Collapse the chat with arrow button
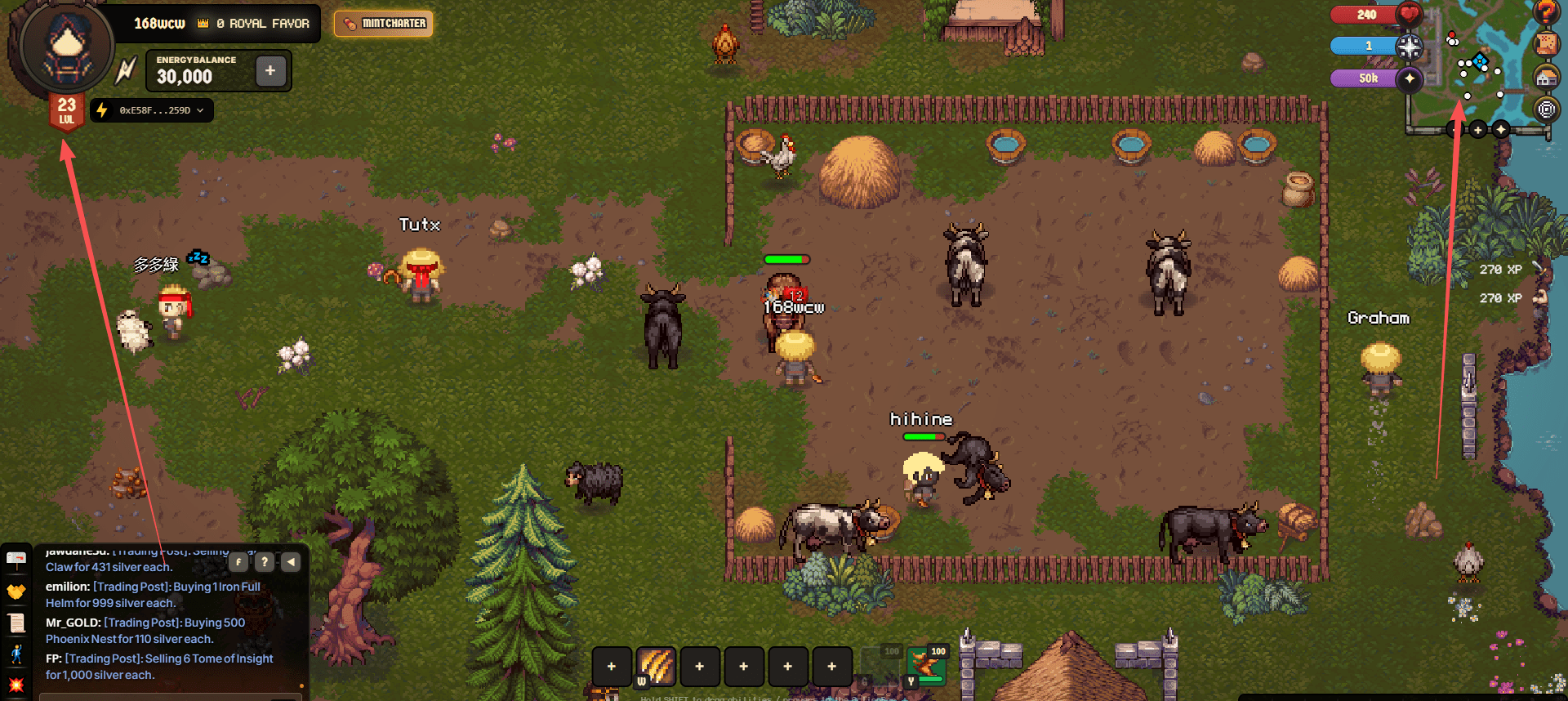 pos(291,561)
